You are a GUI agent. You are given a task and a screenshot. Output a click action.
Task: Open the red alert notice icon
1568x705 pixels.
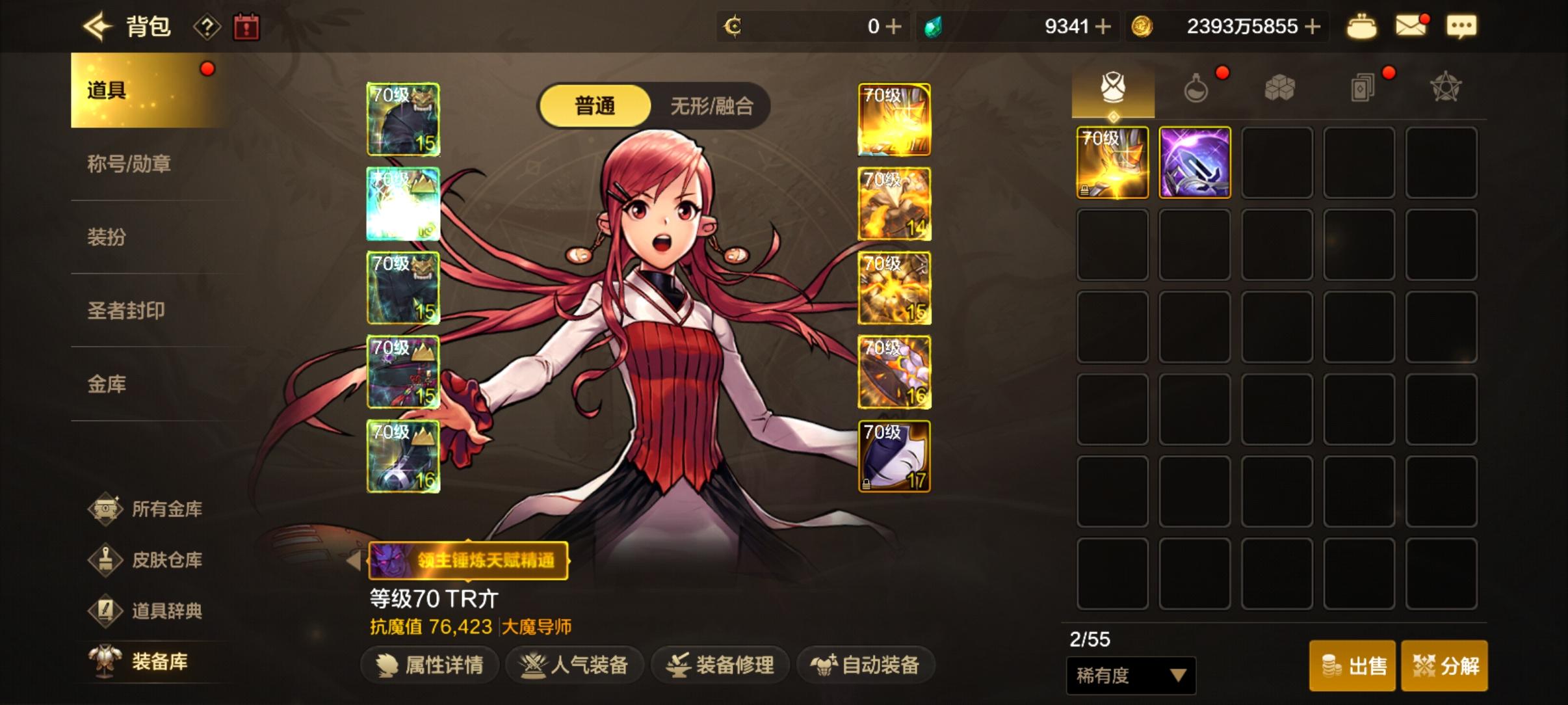(246, 27)
